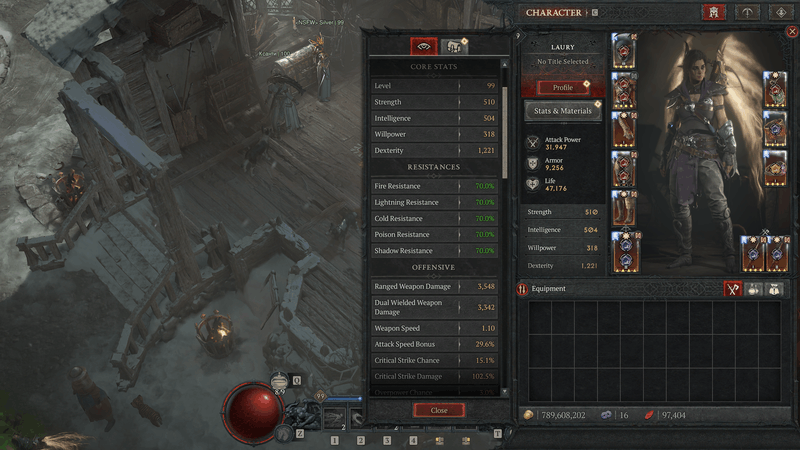Viewport: 800px width, 450px height.
Task: Select the amulet equipment slot
Action: (776, 89)
